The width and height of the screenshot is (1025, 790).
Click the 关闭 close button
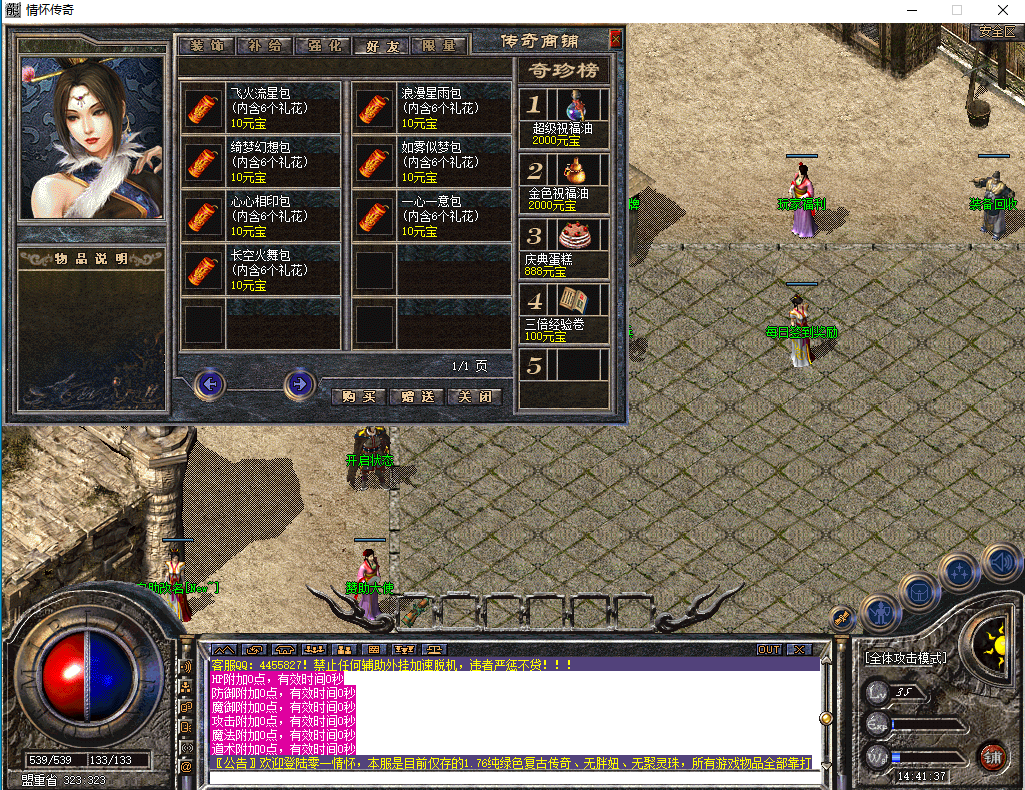(x=474, y=396)
